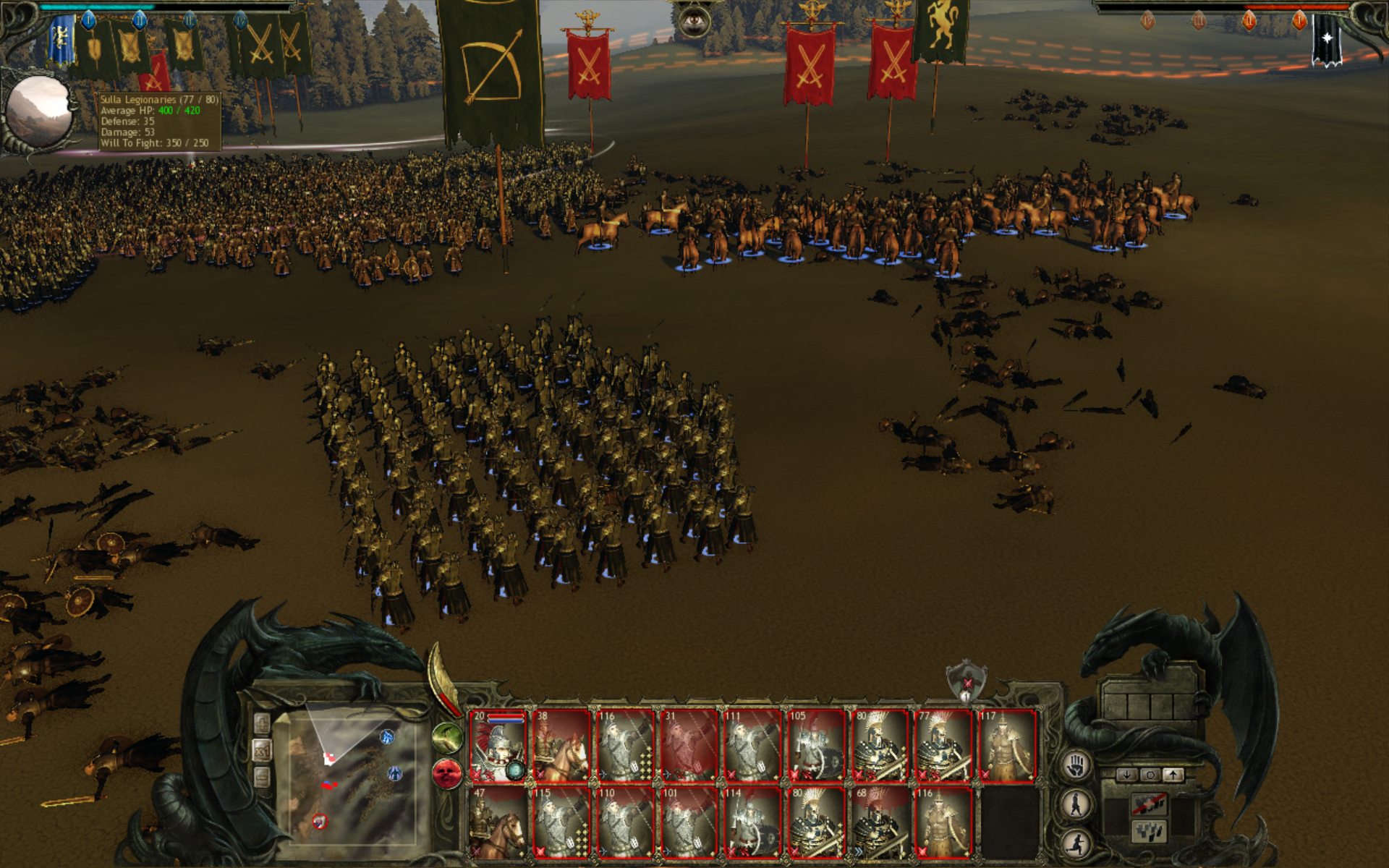Screen dimensions: 1389x868
Task: Set units to walk mode
Action: [1076, 804]
